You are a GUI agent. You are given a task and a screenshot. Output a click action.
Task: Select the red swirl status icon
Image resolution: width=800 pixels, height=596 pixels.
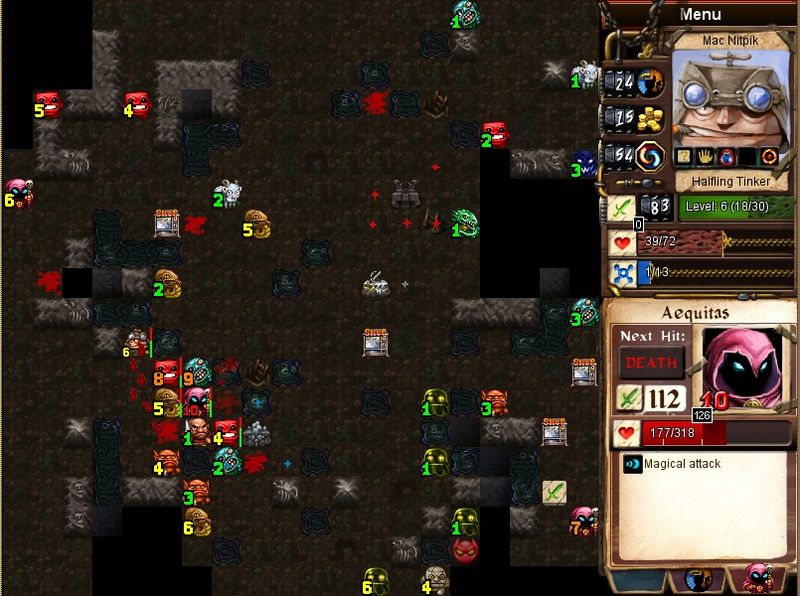coord(768,156)
